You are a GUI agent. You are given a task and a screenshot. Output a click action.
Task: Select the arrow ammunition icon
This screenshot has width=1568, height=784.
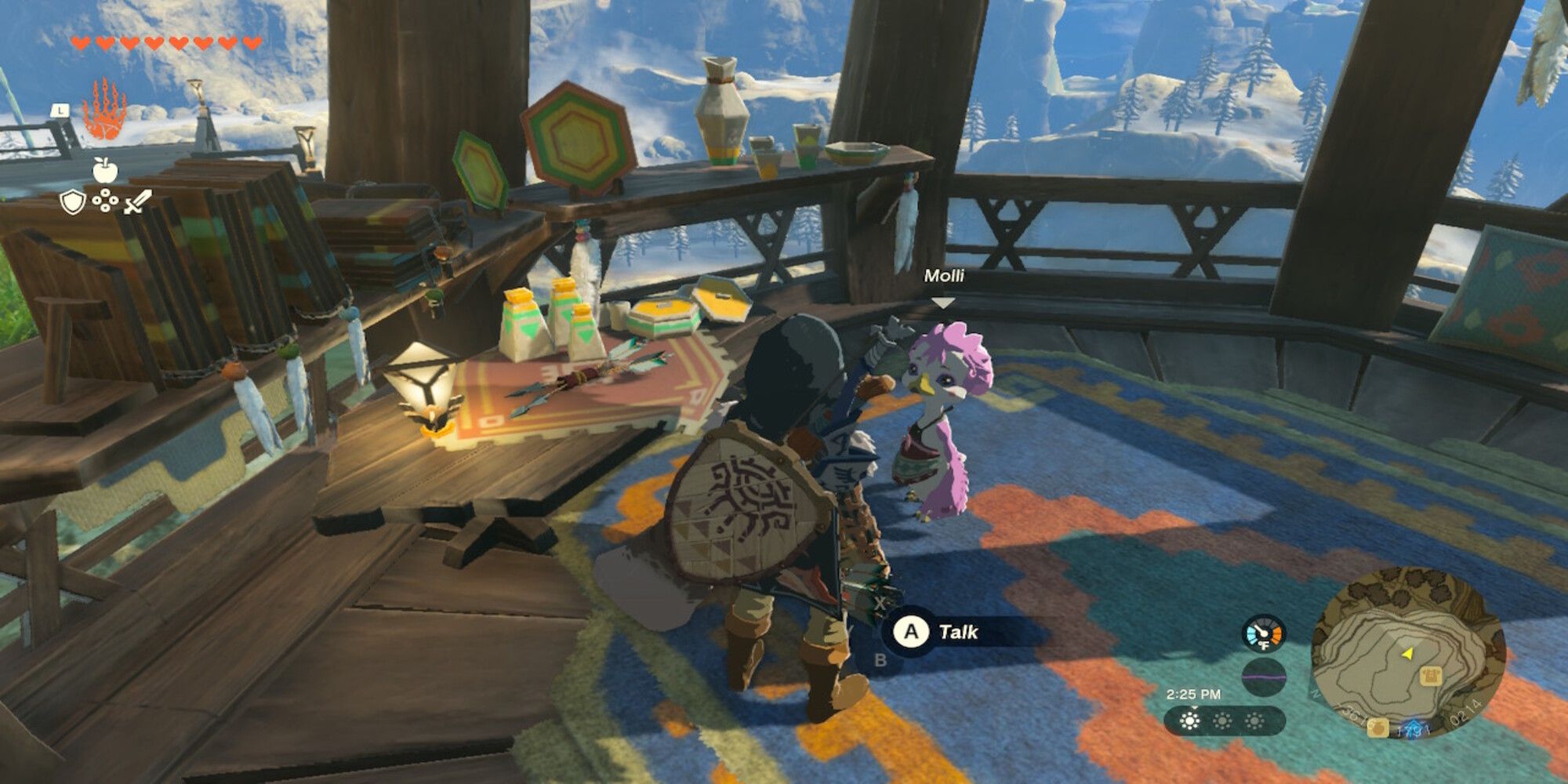[106, 200]
